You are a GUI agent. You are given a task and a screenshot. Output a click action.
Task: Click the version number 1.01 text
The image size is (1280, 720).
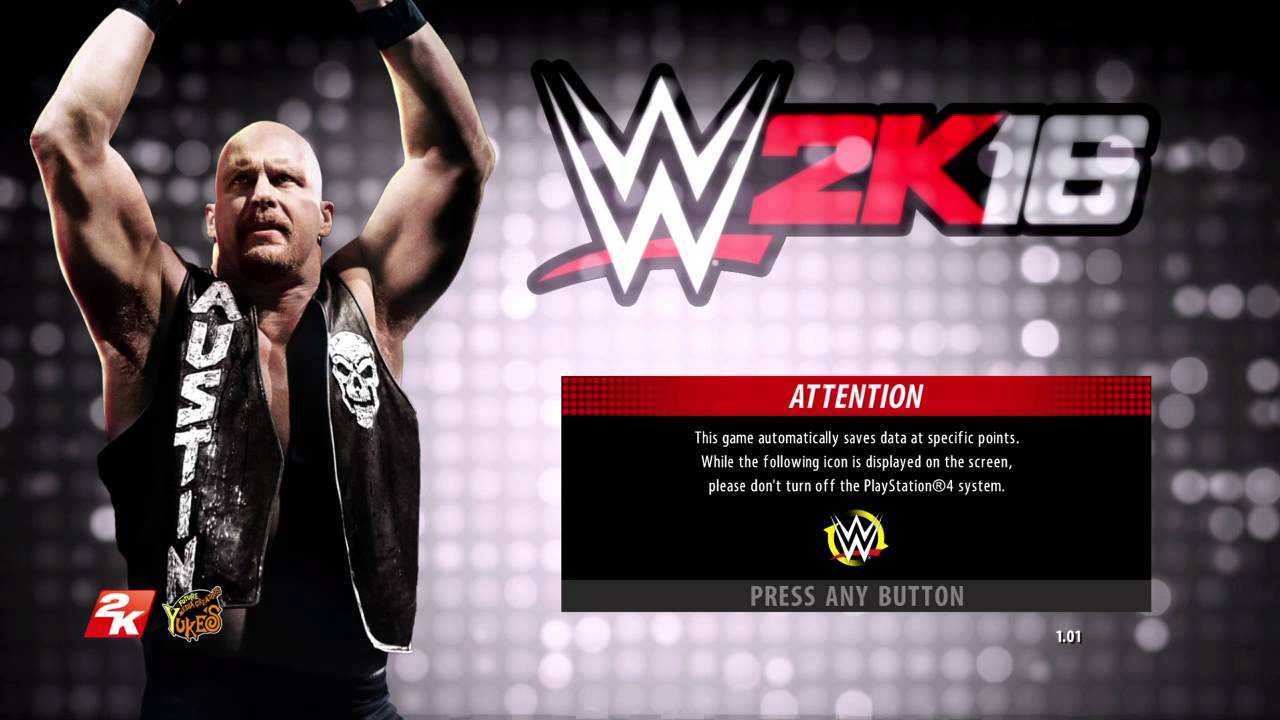pyautogui.click(x=1070, y=636)
